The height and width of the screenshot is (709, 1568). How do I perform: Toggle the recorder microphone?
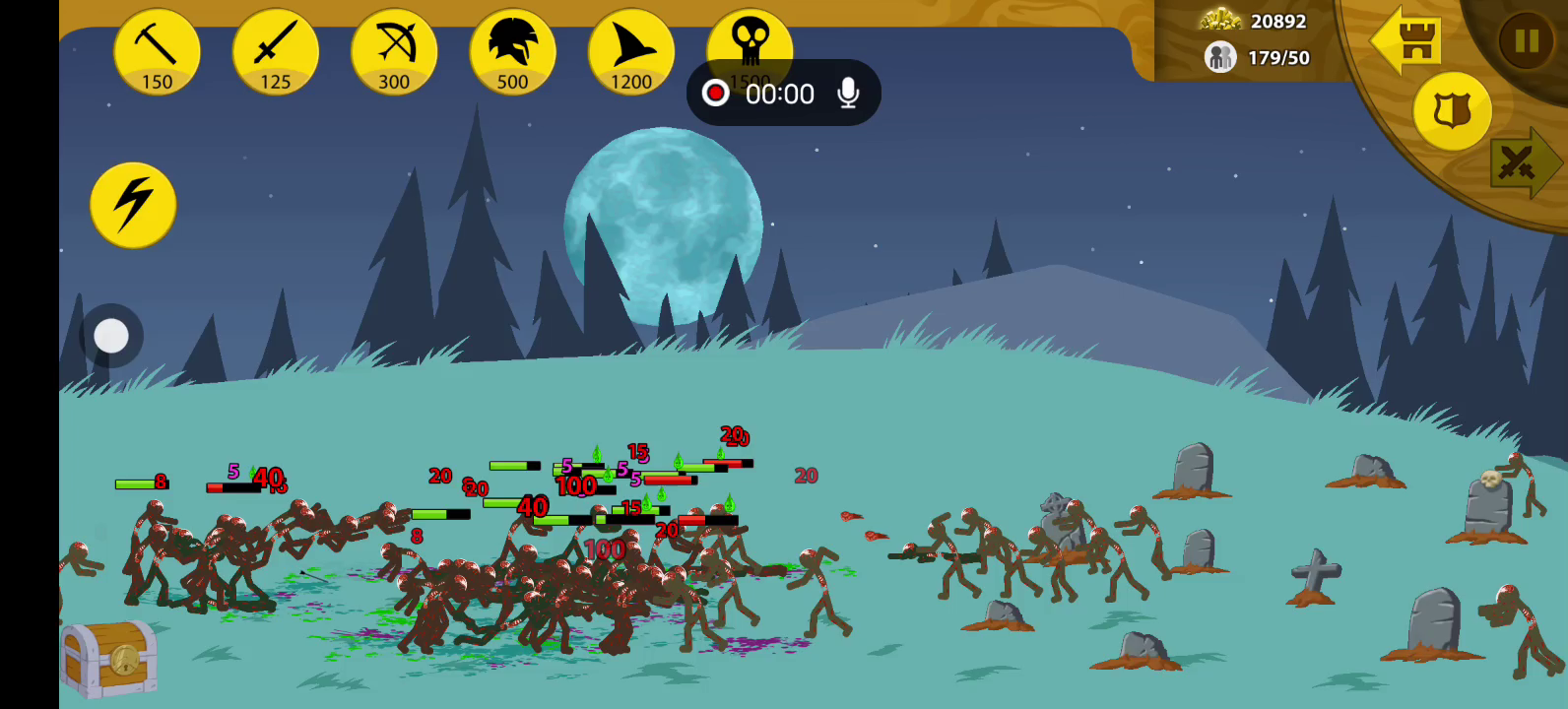tap(848, 94)
